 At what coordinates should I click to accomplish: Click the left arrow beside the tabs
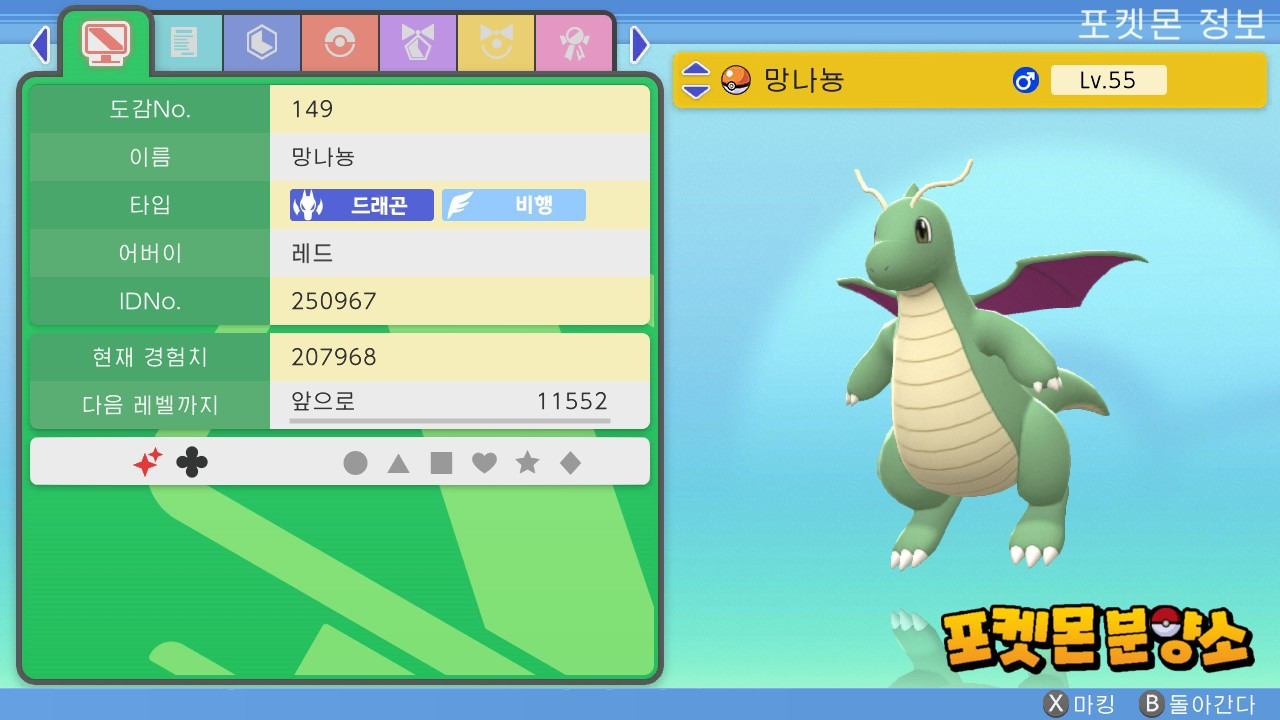click(x=40, y=44)
